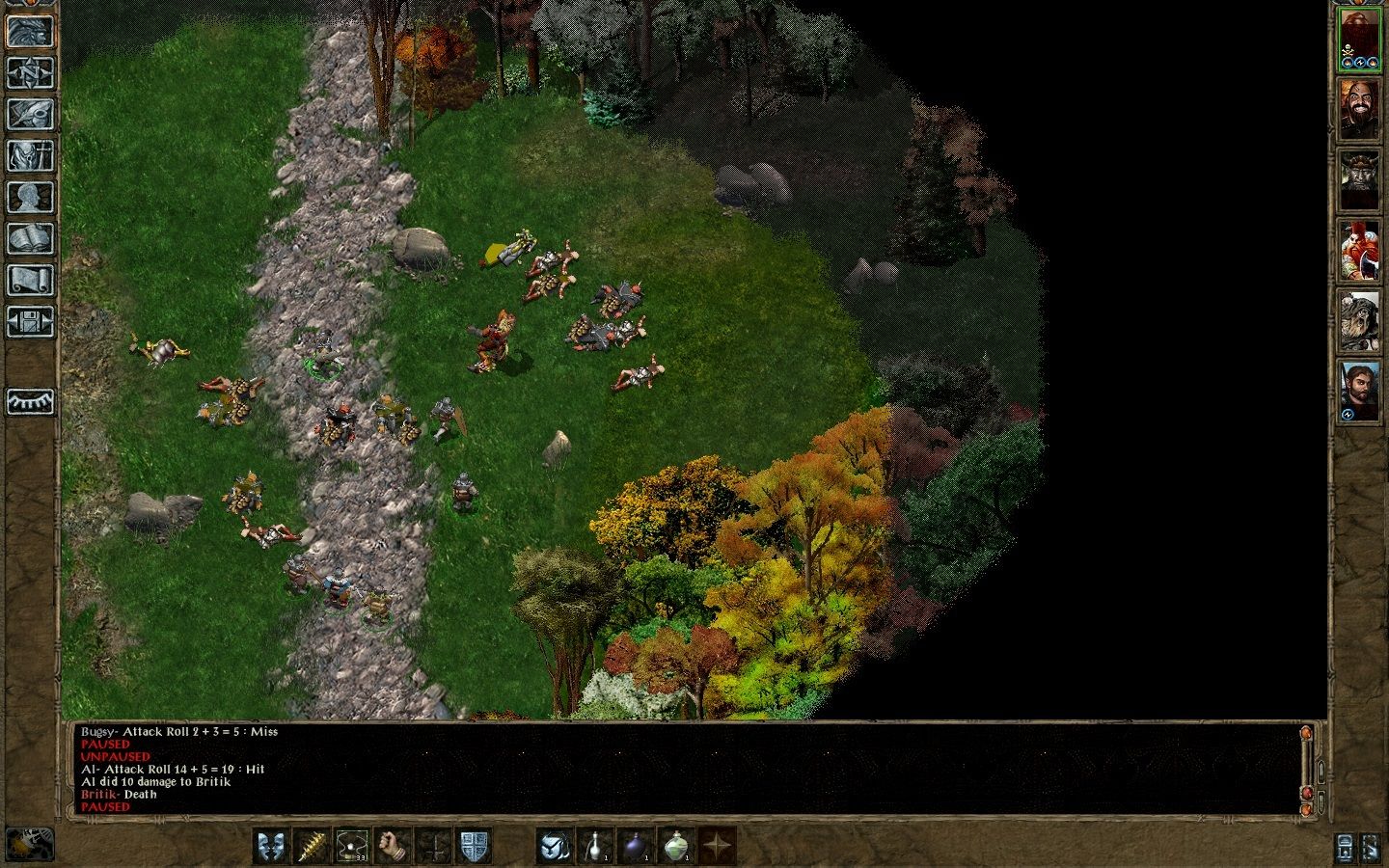Click the closed eye button on the sidebar
The width and height of the screenshot is (1389, 868).
coord(30,401)
